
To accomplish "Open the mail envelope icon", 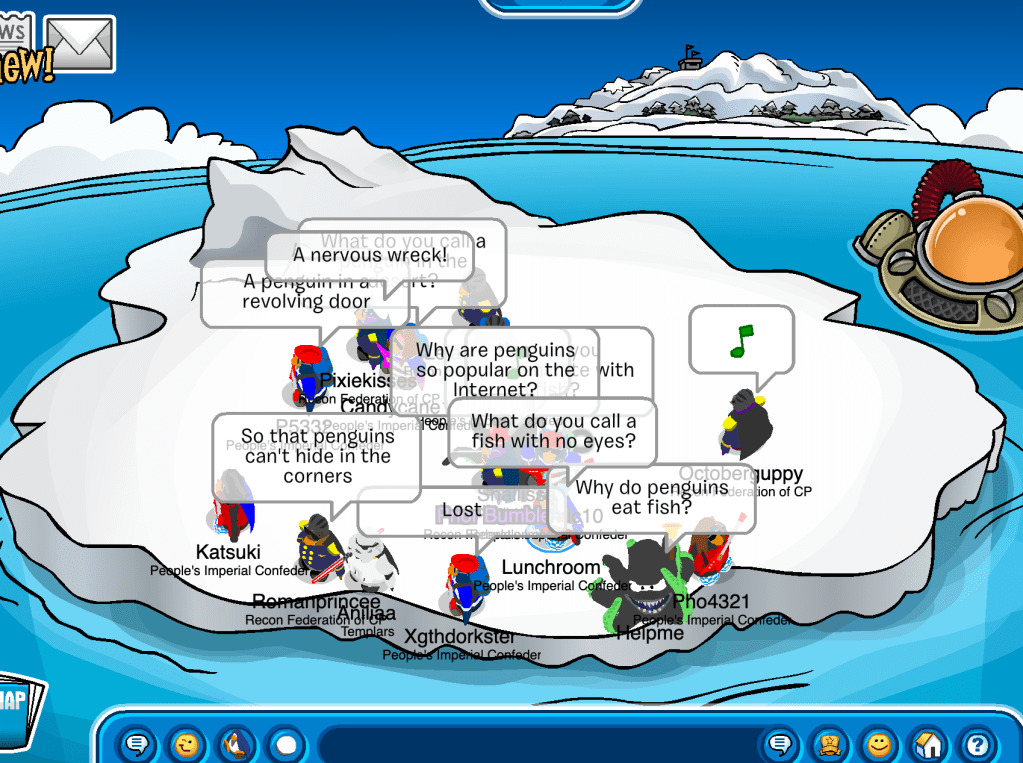I will 80,43.
